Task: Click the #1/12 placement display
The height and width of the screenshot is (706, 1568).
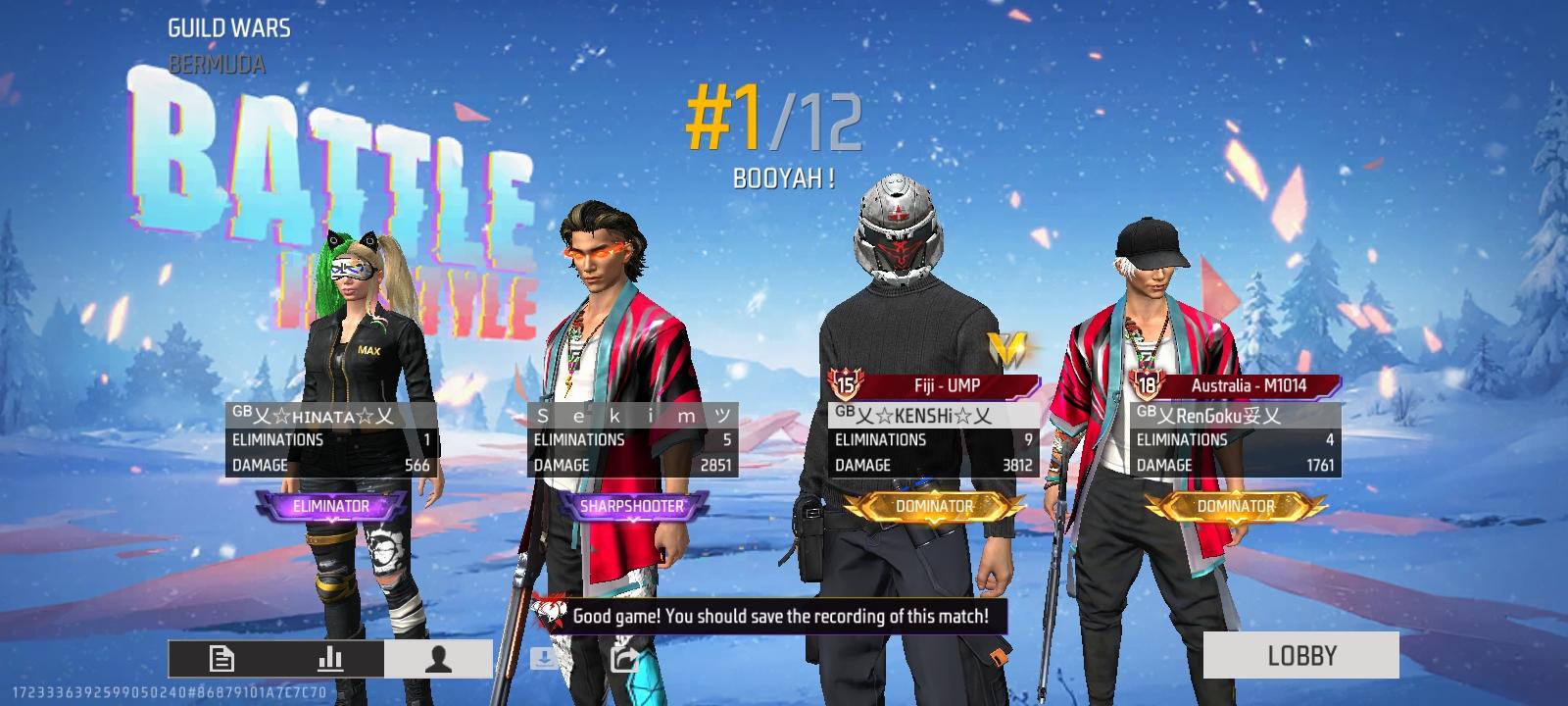Action: pos(773,118)
